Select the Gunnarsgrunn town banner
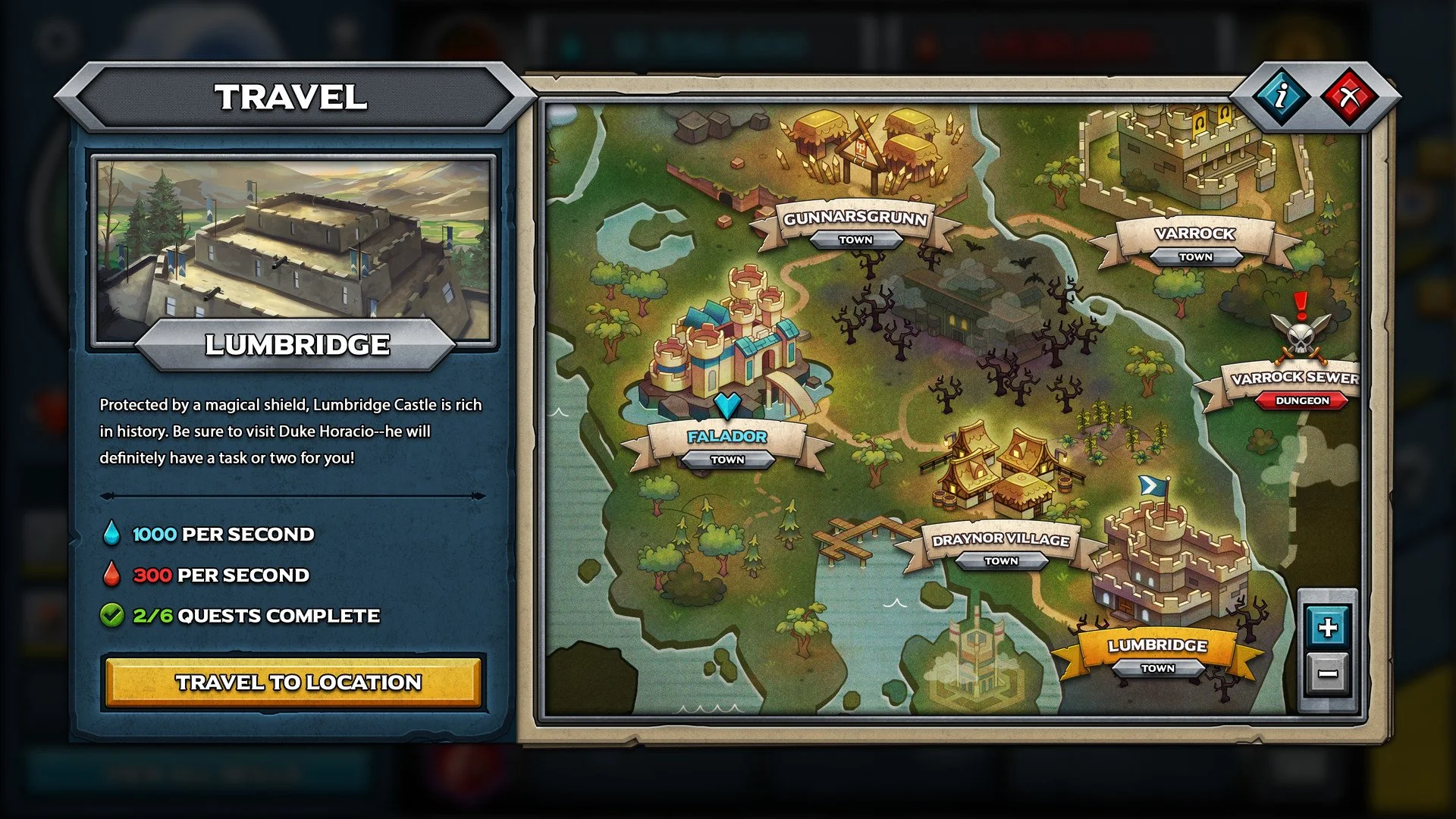 click(855, 222)
